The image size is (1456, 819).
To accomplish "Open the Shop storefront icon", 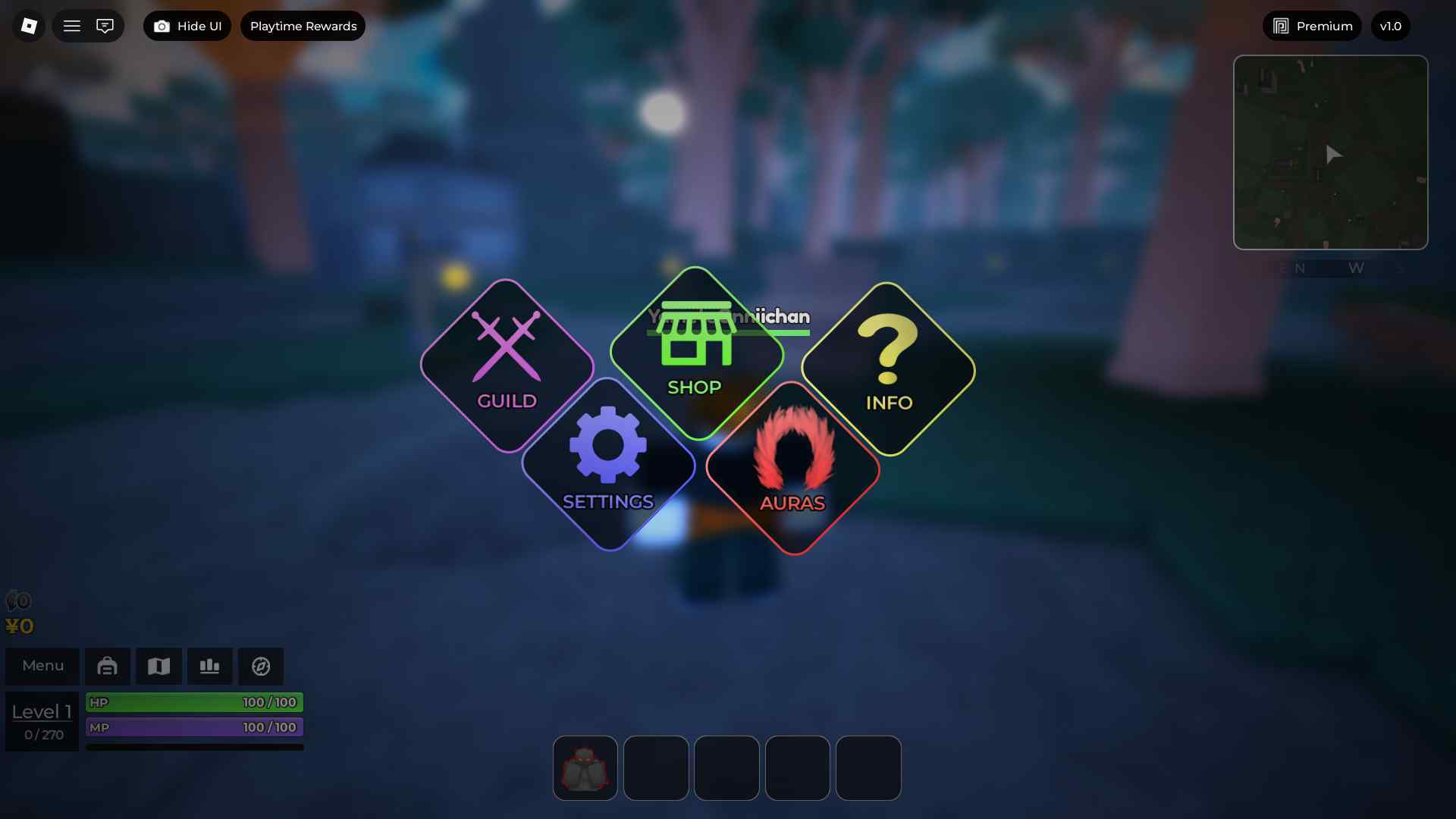I will tap(695, 353).
